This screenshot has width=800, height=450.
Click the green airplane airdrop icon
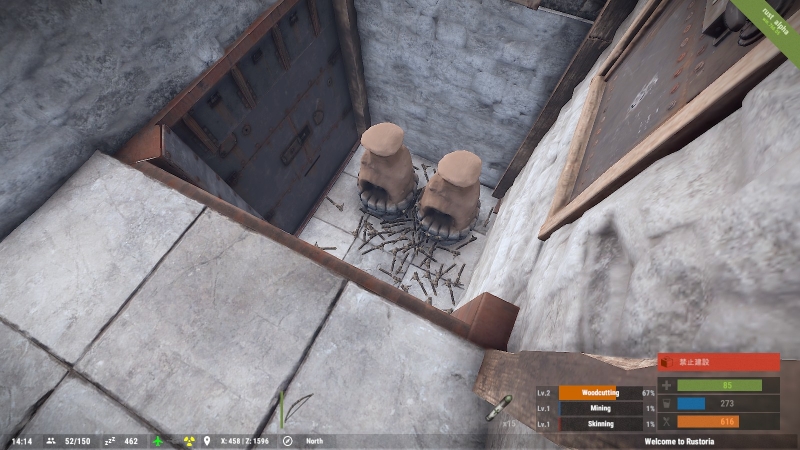point(158,441)
